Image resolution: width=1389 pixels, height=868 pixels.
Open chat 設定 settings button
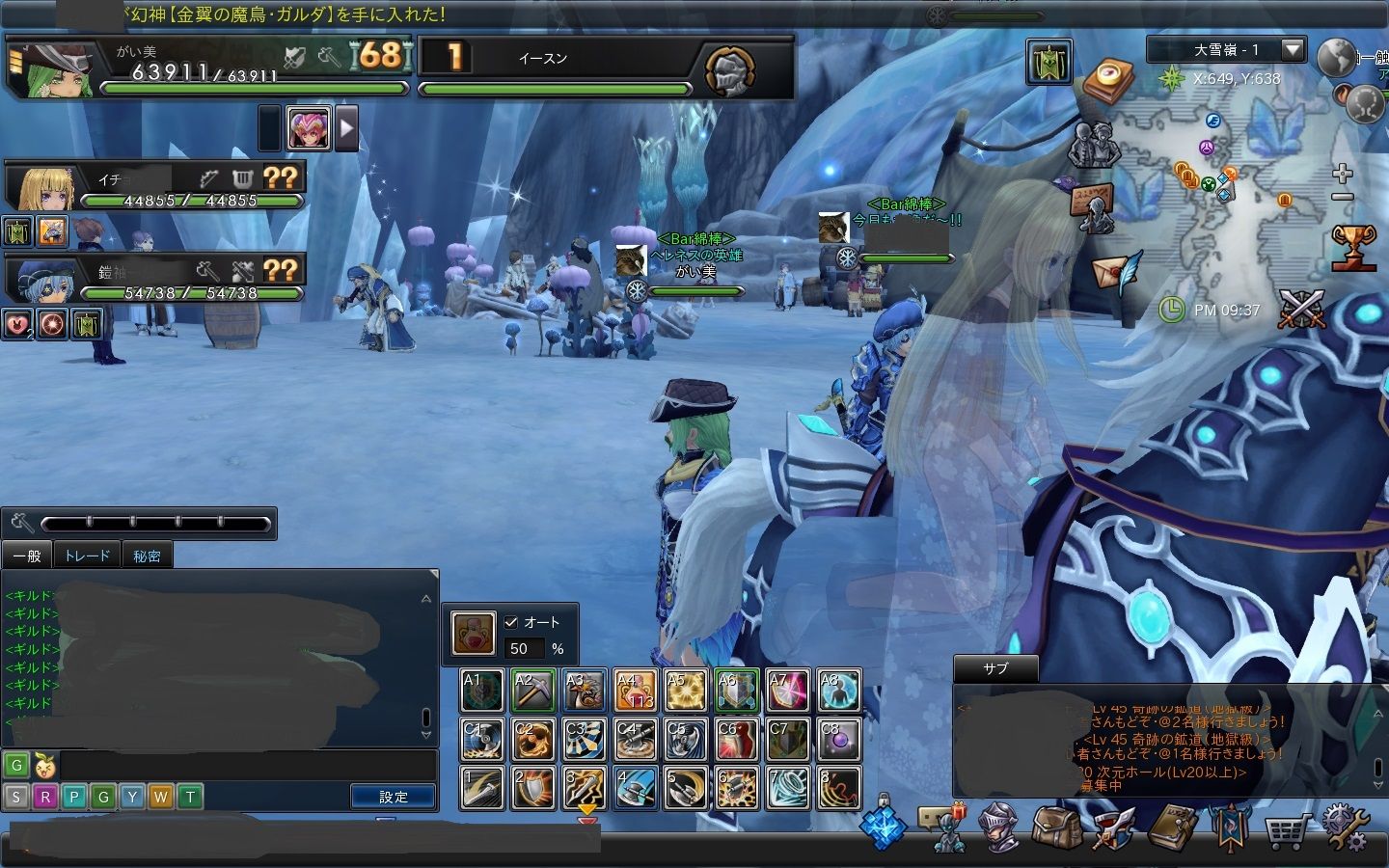(393, 797)
